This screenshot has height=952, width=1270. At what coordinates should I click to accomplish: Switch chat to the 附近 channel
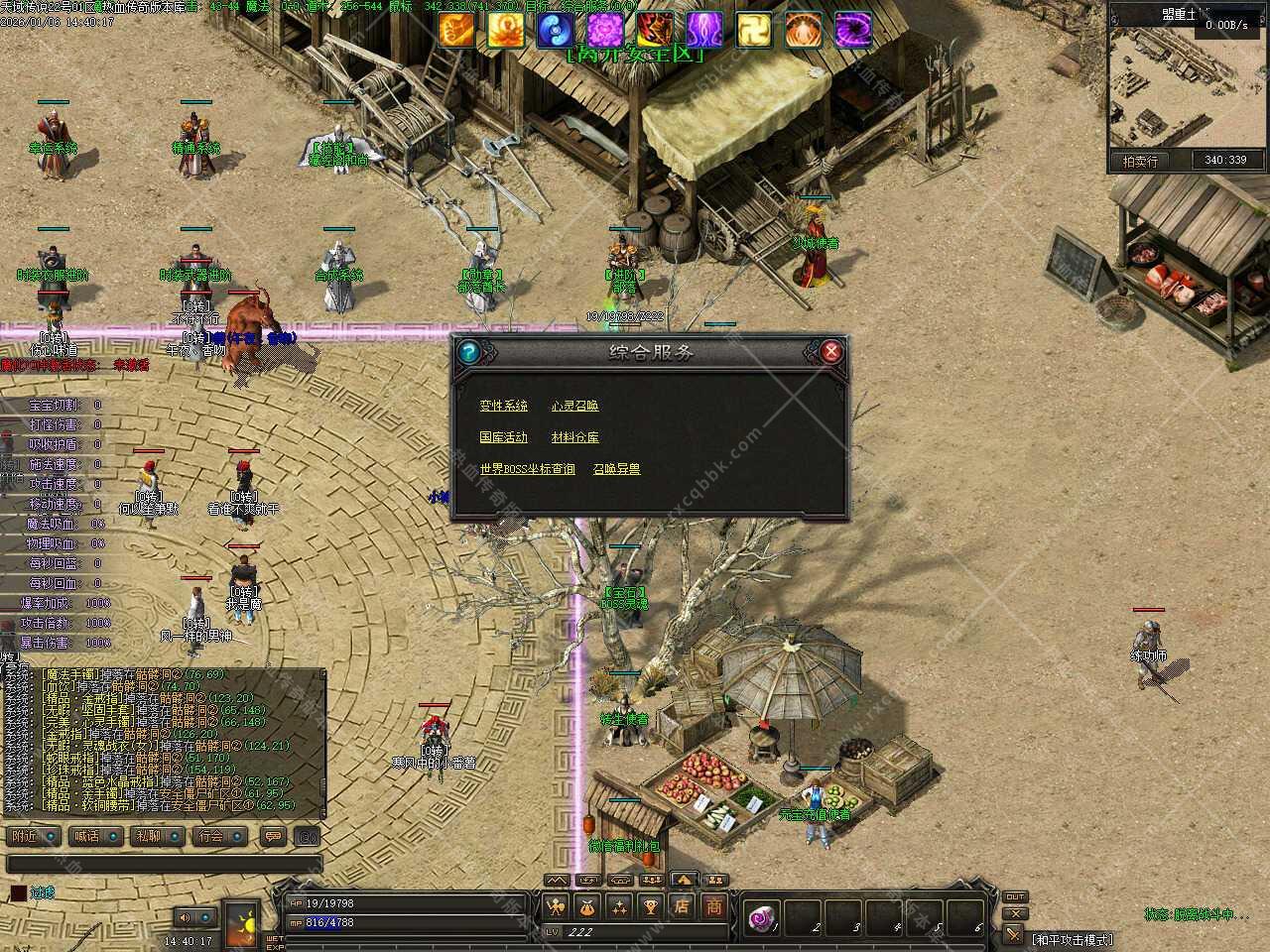coord(33,836)
